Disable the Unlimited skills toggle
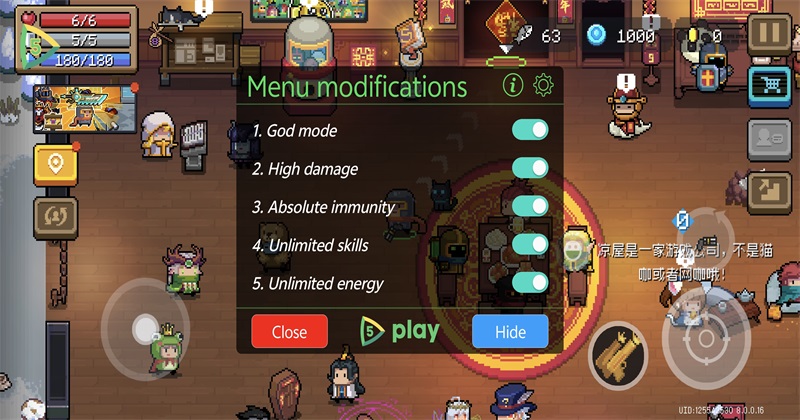 click(530, 245)
